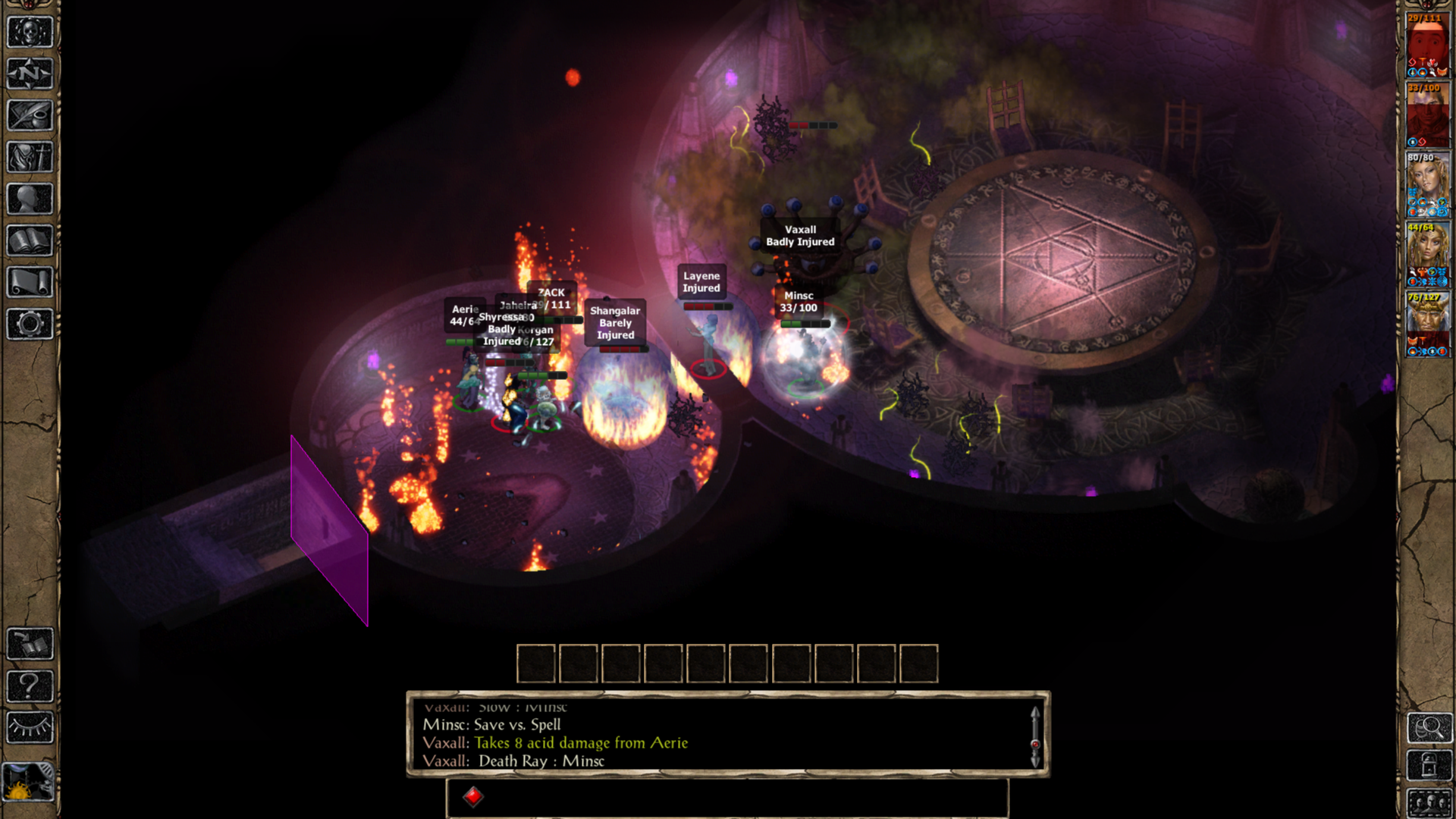Open game options with the gear icon

pos(30,324)
